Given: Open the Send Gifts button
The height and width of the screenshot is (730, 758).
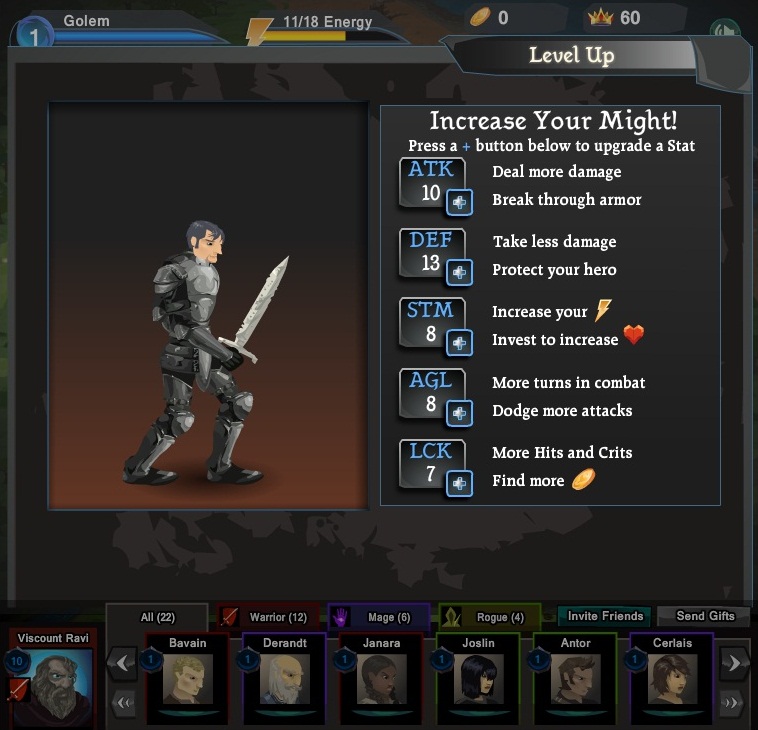Looking at the screenshot, I should [705, 616].
